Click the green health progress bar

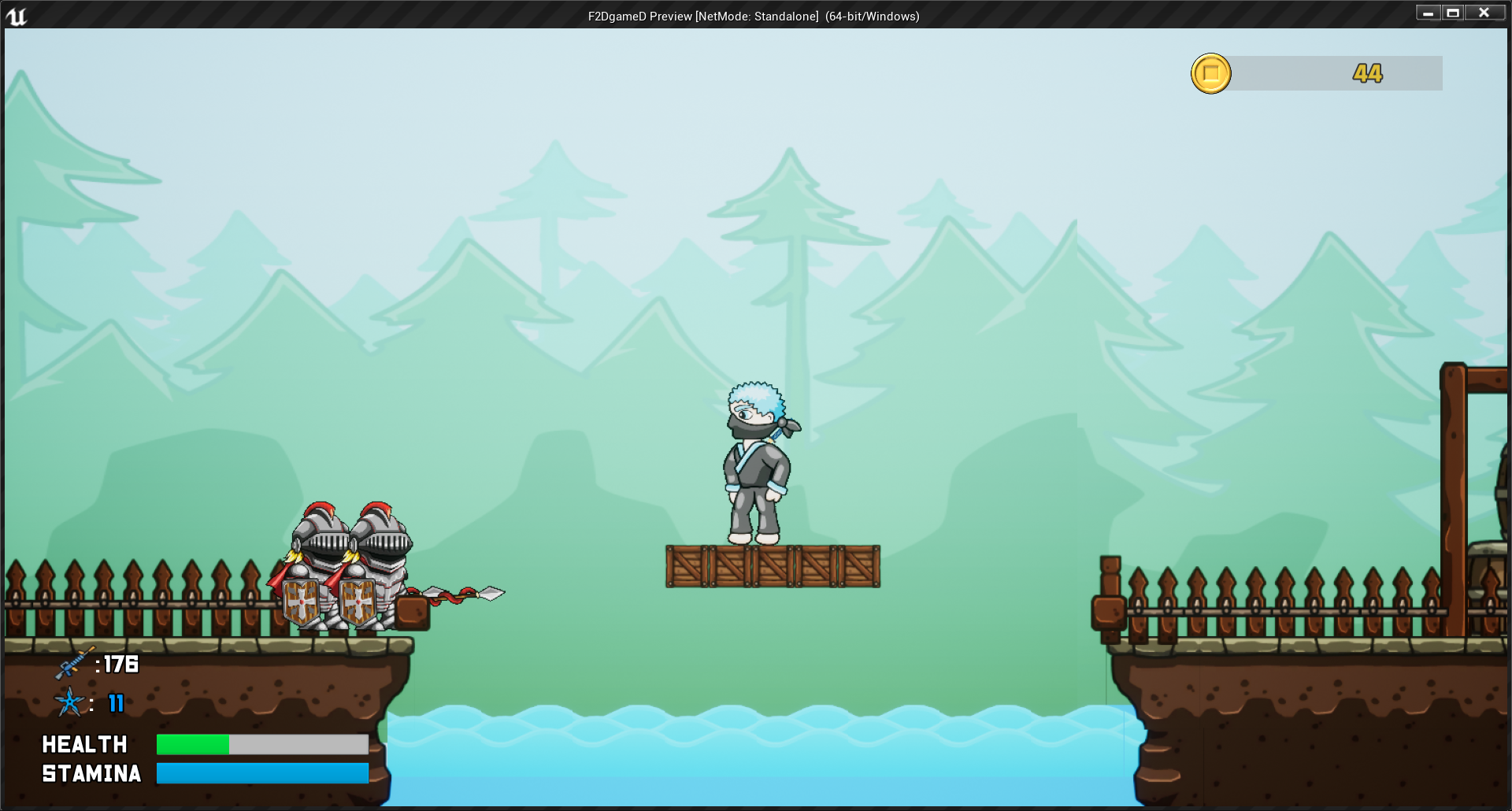193,743
